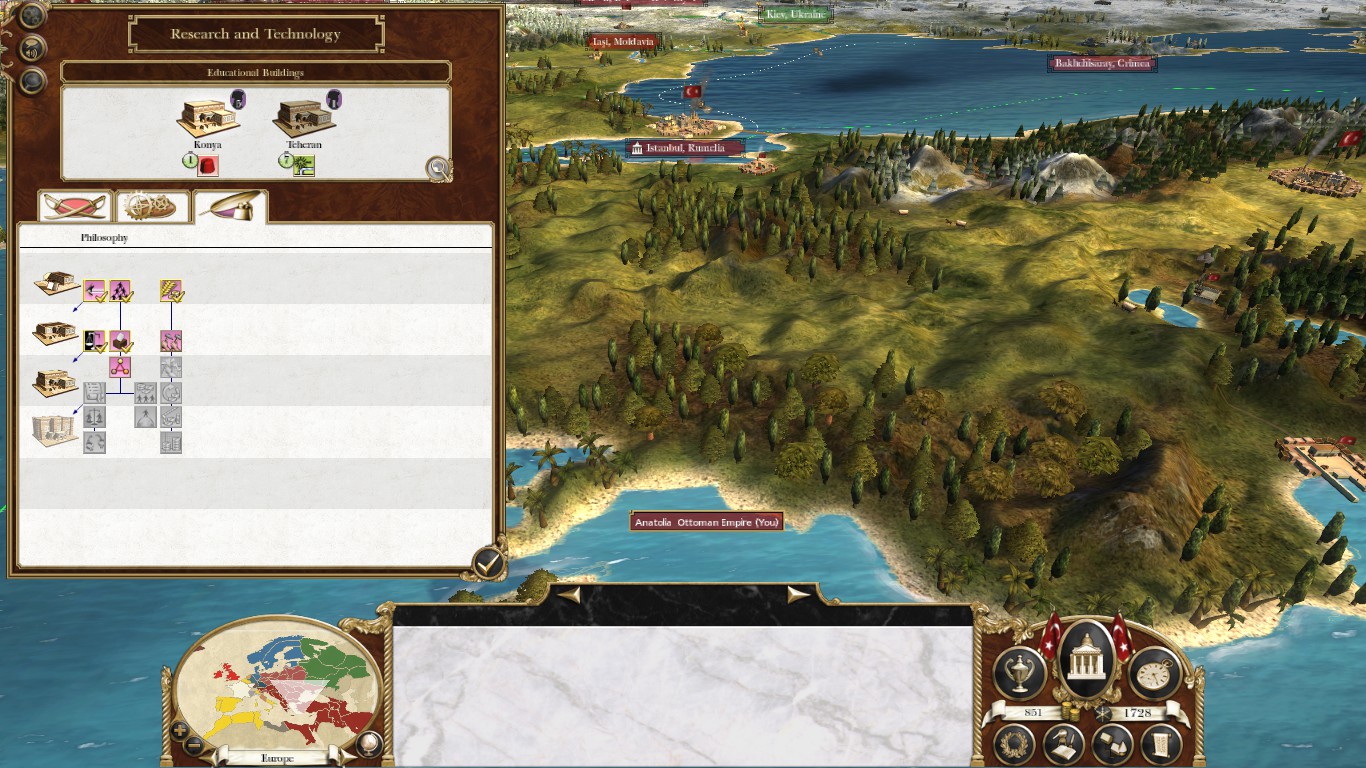Show the previous selection with left arrow
1366x768 pixels.
568,594
